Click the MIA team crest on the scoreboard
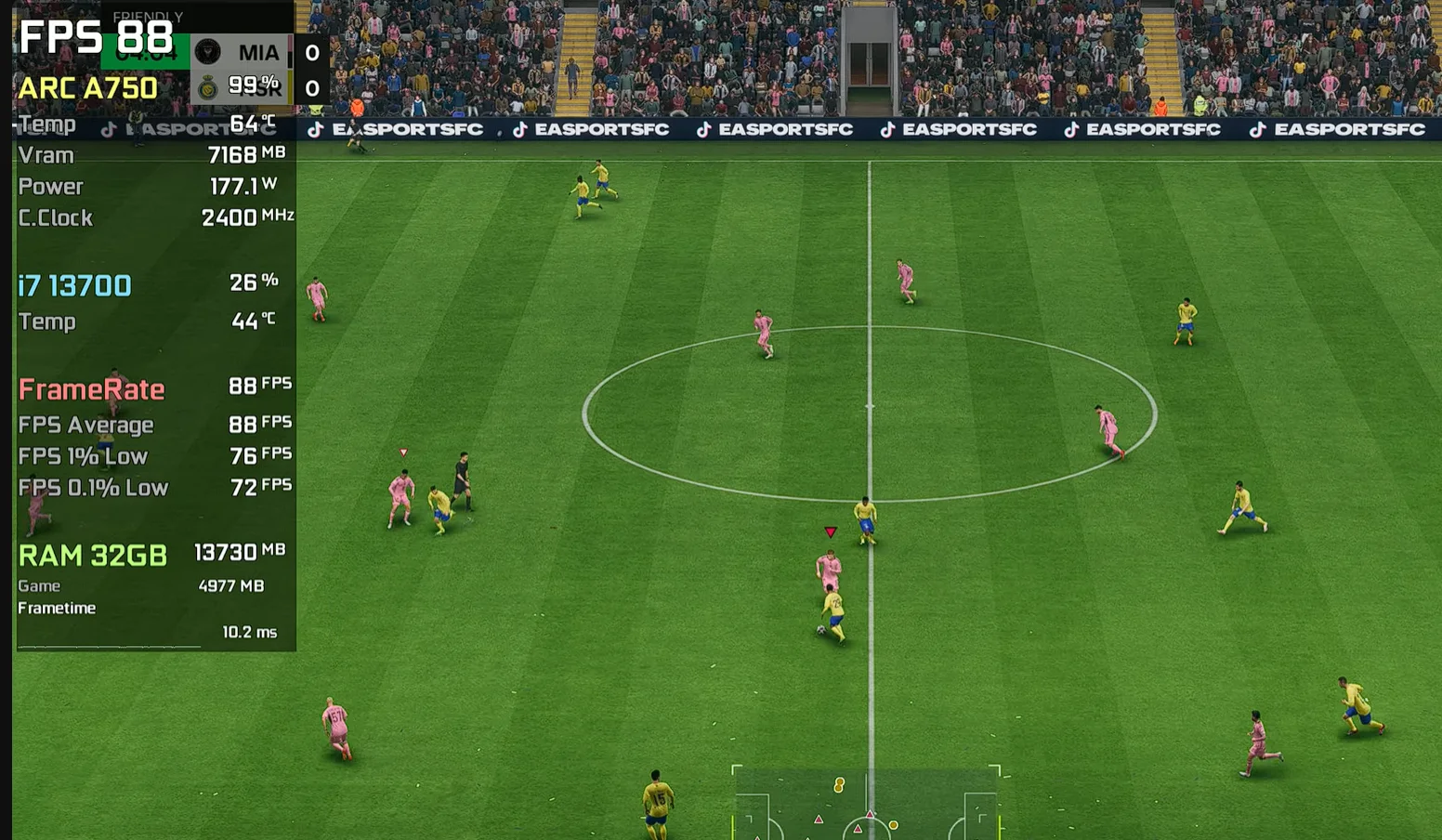 tap(208, 51)
